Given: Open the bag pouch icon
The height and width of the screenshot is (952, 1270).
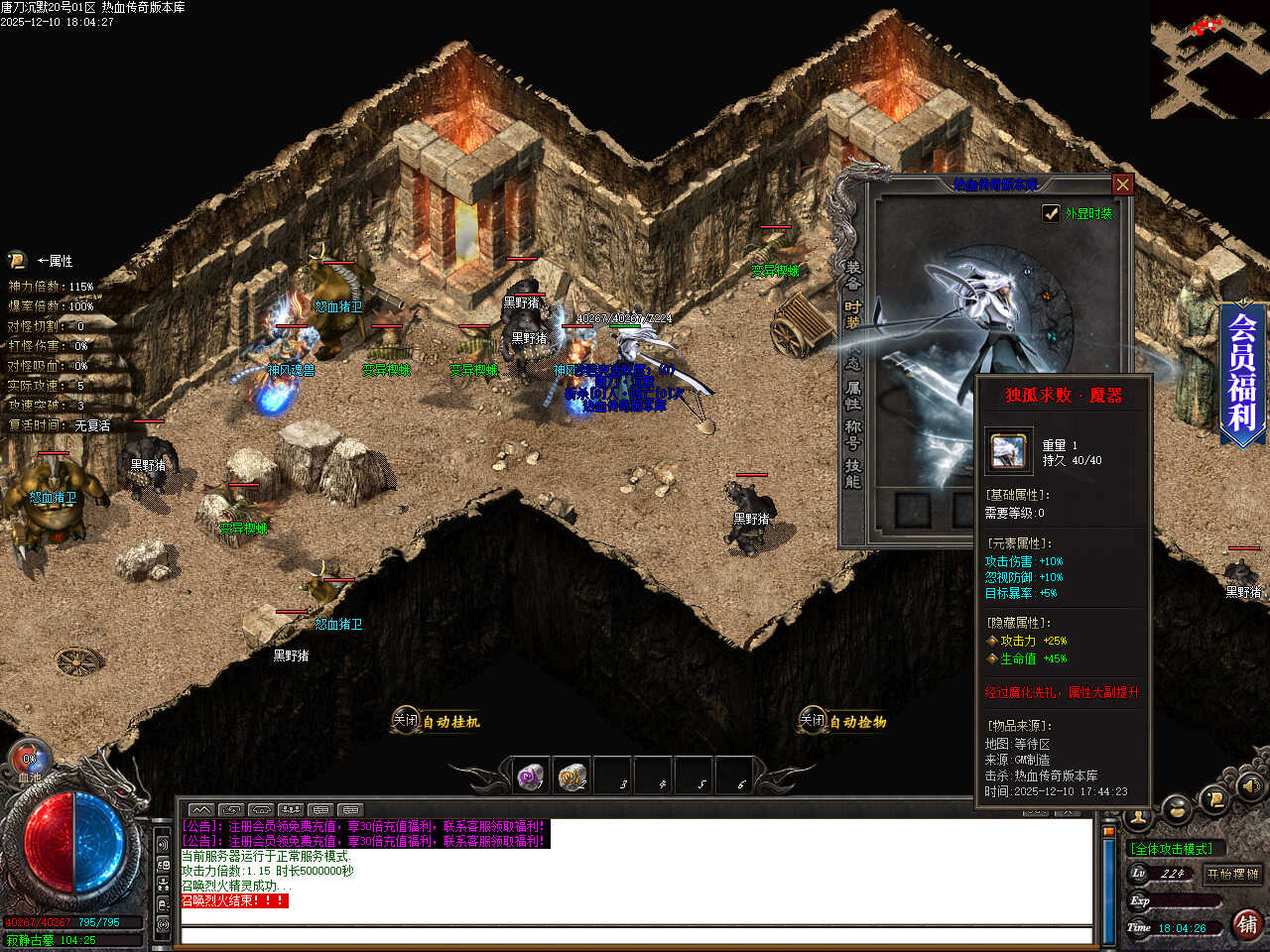Looking at the screenshot, I should pos(1177,810).
